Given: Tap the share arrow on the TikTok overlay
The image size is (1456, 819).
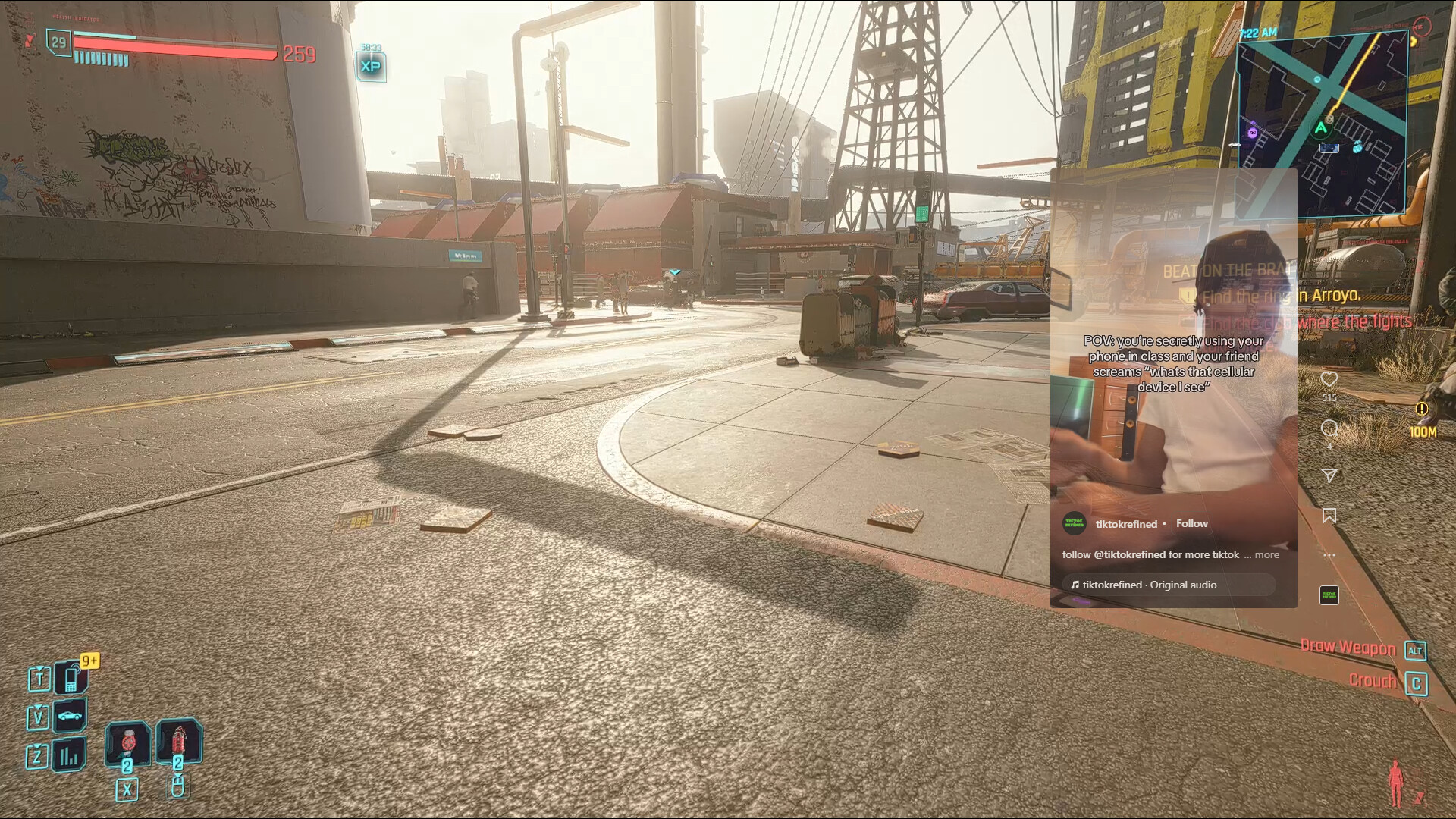Looking at the screenshot, I should [x=1330, y=475].
